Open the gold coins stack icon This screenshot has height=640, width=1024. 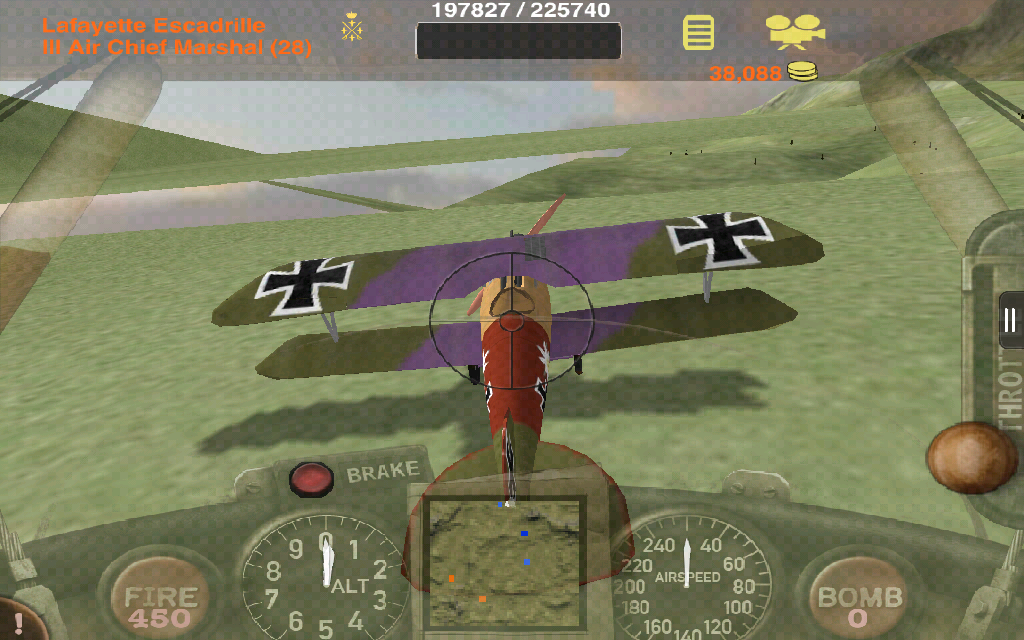pos(801,71)
